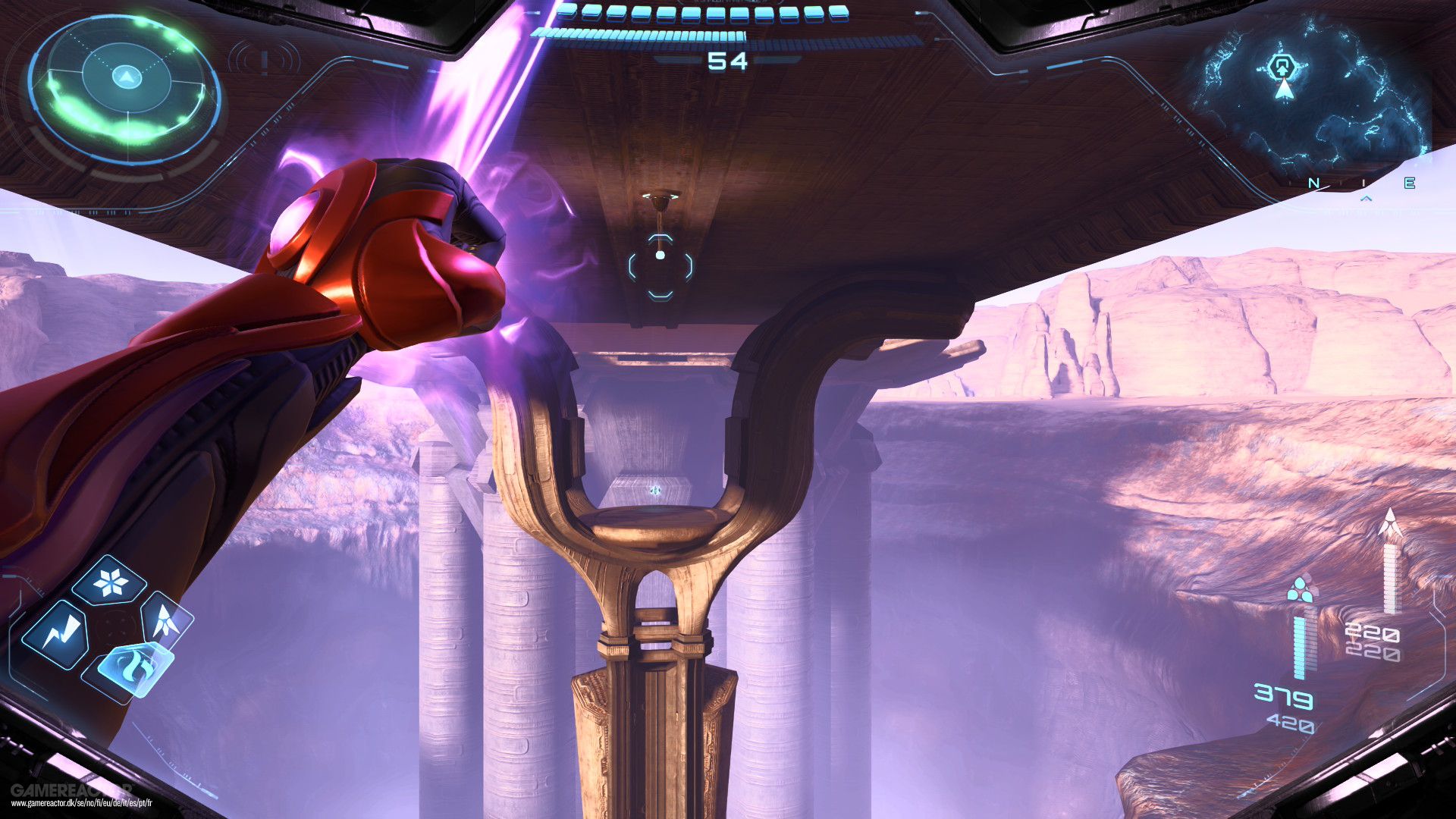This screenshot has height=819, width=1456.
Task: Toggle the chevron marker below the compass letters
Action: tap(1366, 198)
